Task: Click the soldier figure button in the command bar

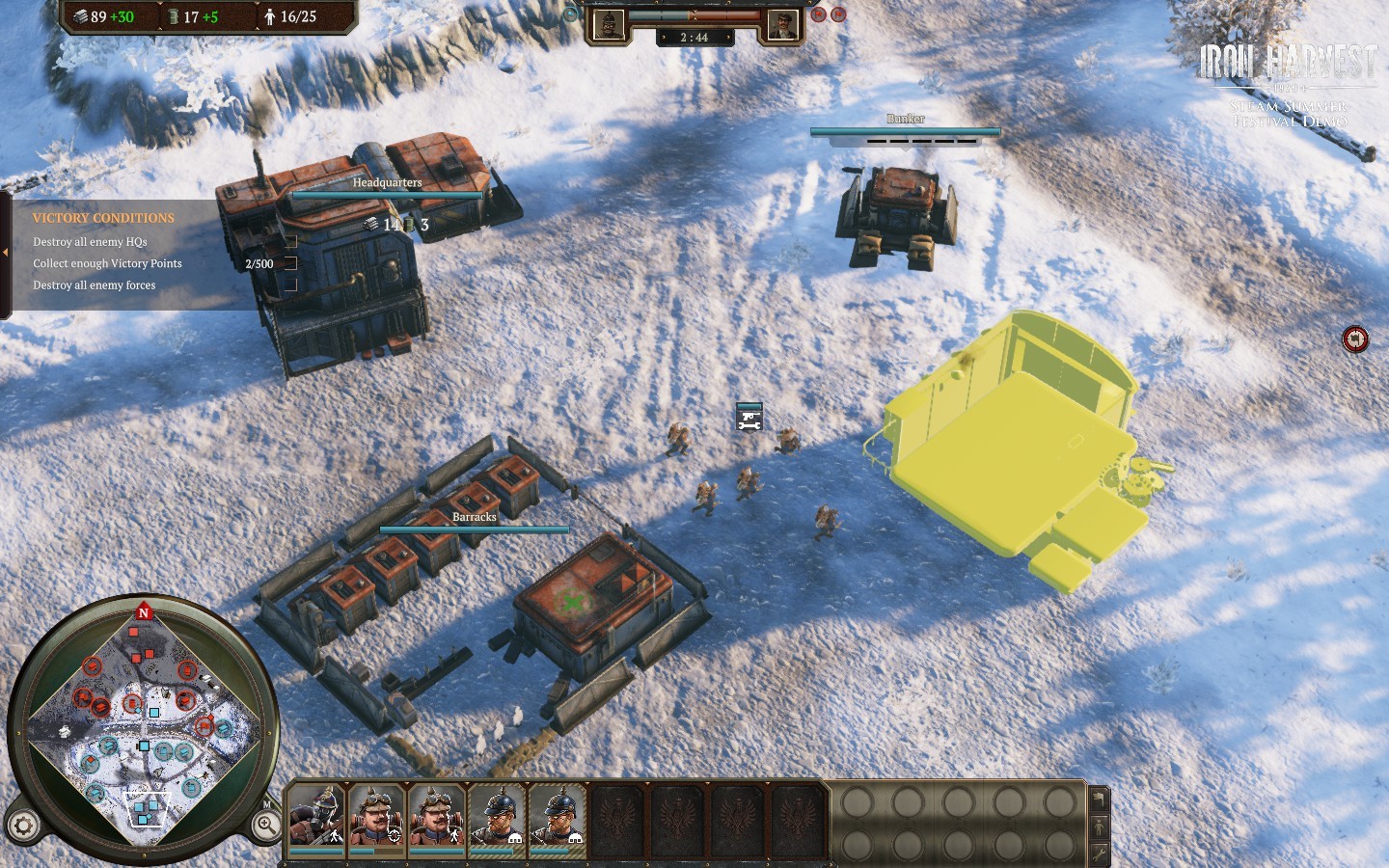Action: coord(1099,827)
